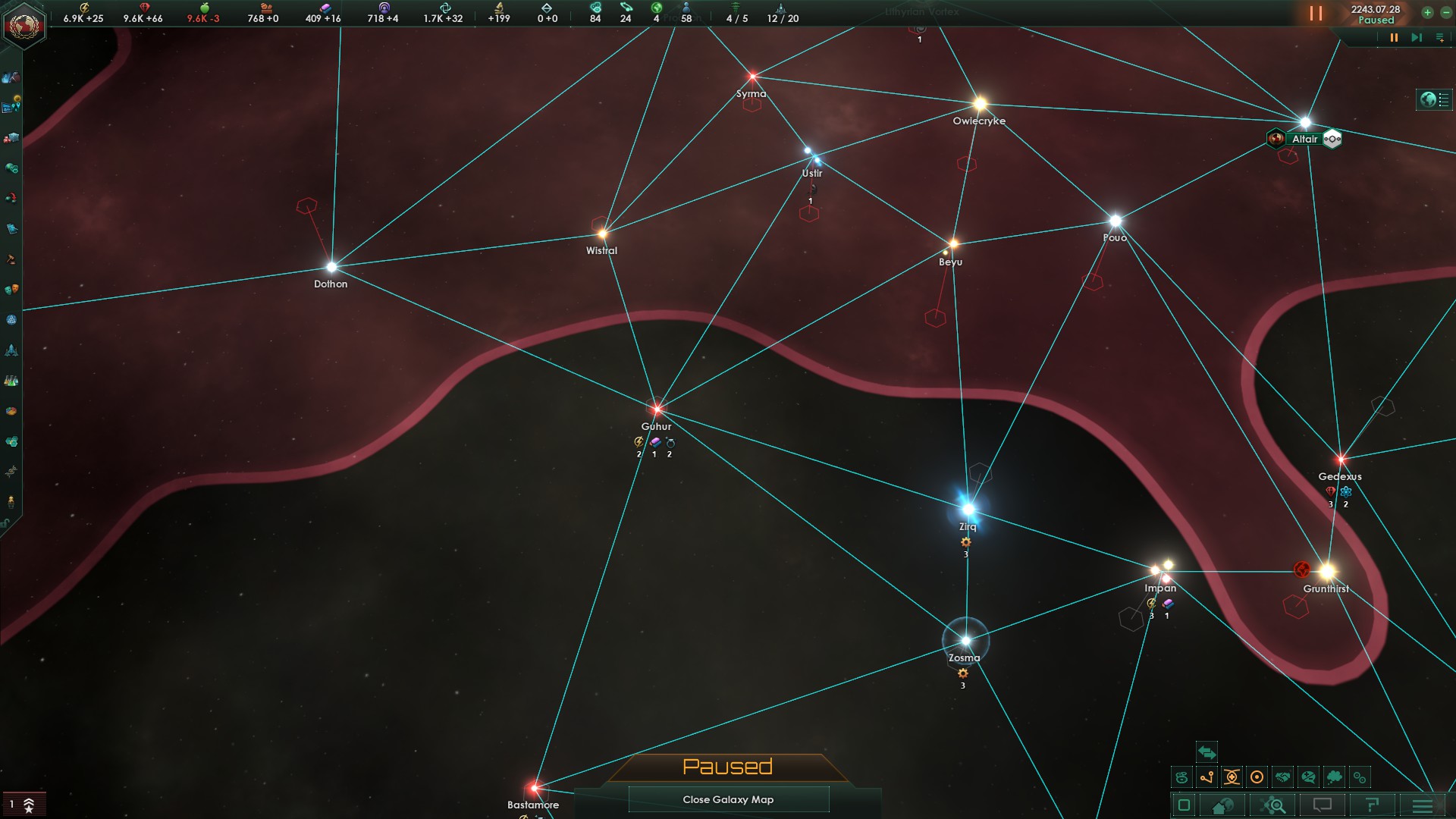
Task: Select the Zosma system star on the map
Action: (x=966, y=642)
